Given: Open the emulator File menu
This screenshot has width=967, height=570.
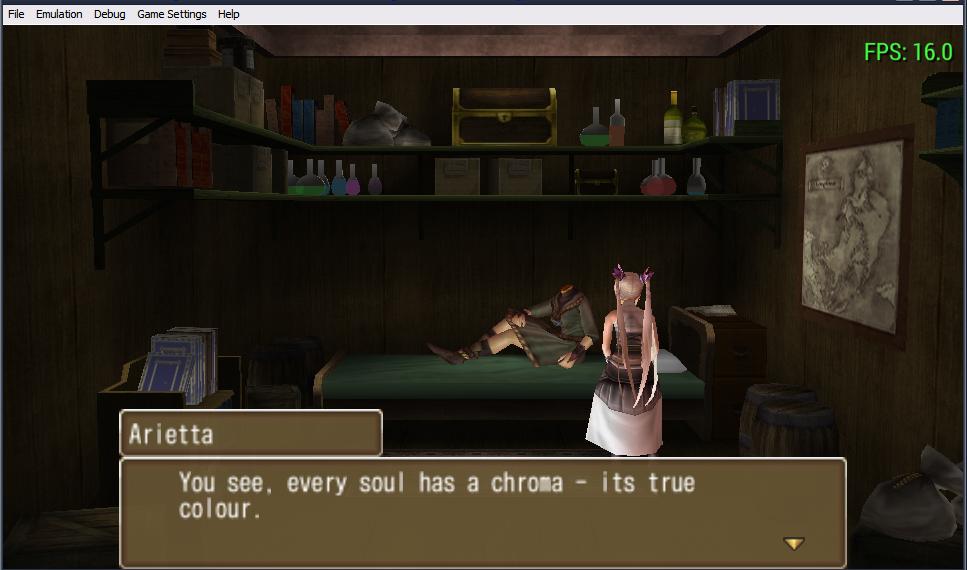Looking at the screenshot, I should 16,14.
